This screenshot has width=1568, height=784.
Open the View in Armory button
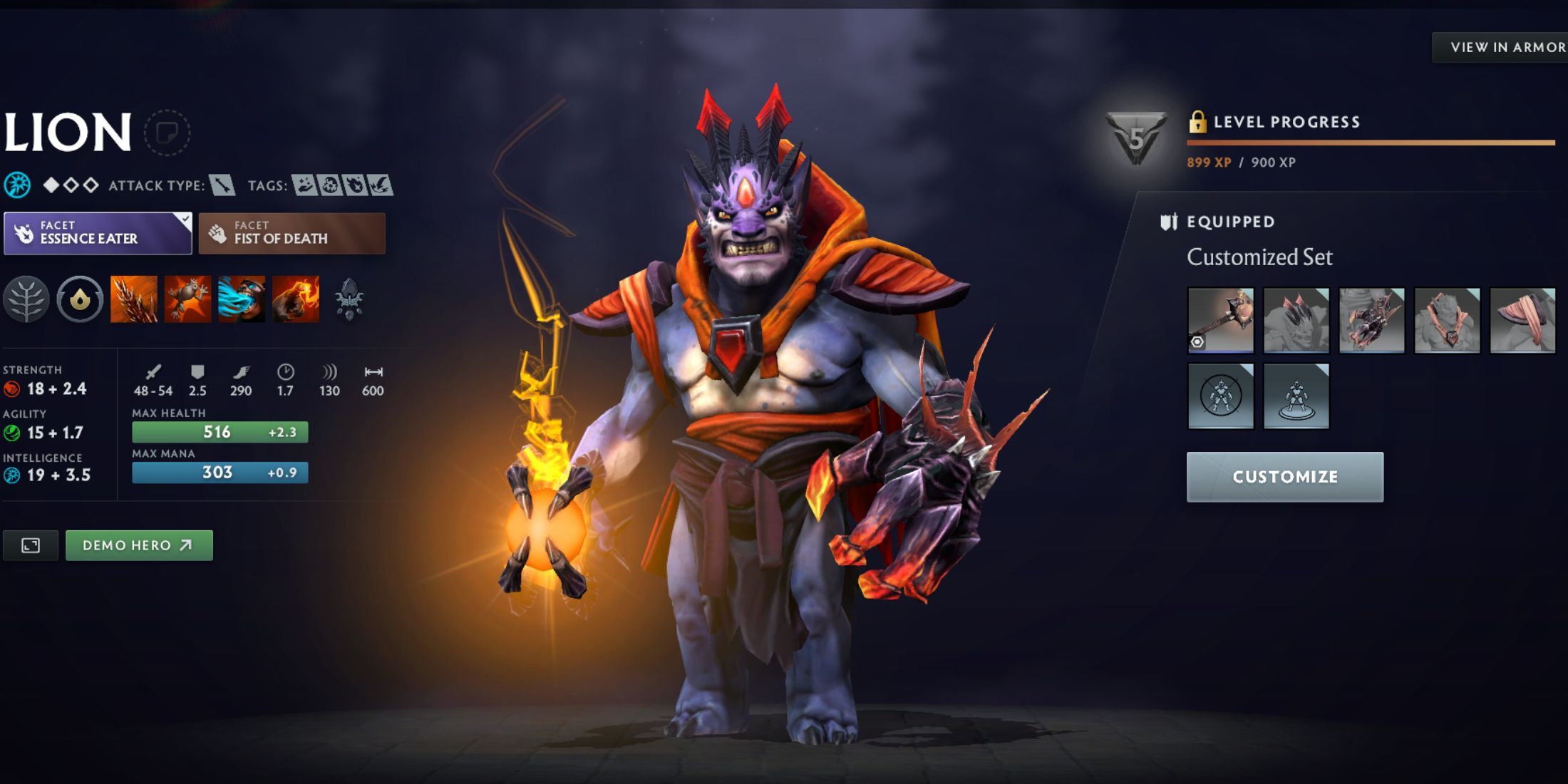click(1505, 47)
